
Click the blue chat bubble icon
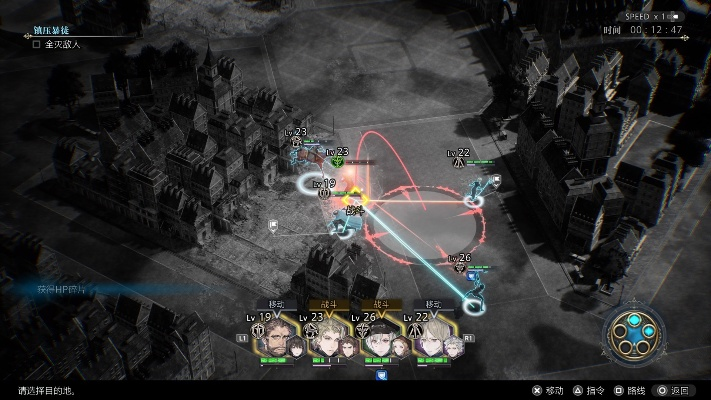click(x=381, y=376)
